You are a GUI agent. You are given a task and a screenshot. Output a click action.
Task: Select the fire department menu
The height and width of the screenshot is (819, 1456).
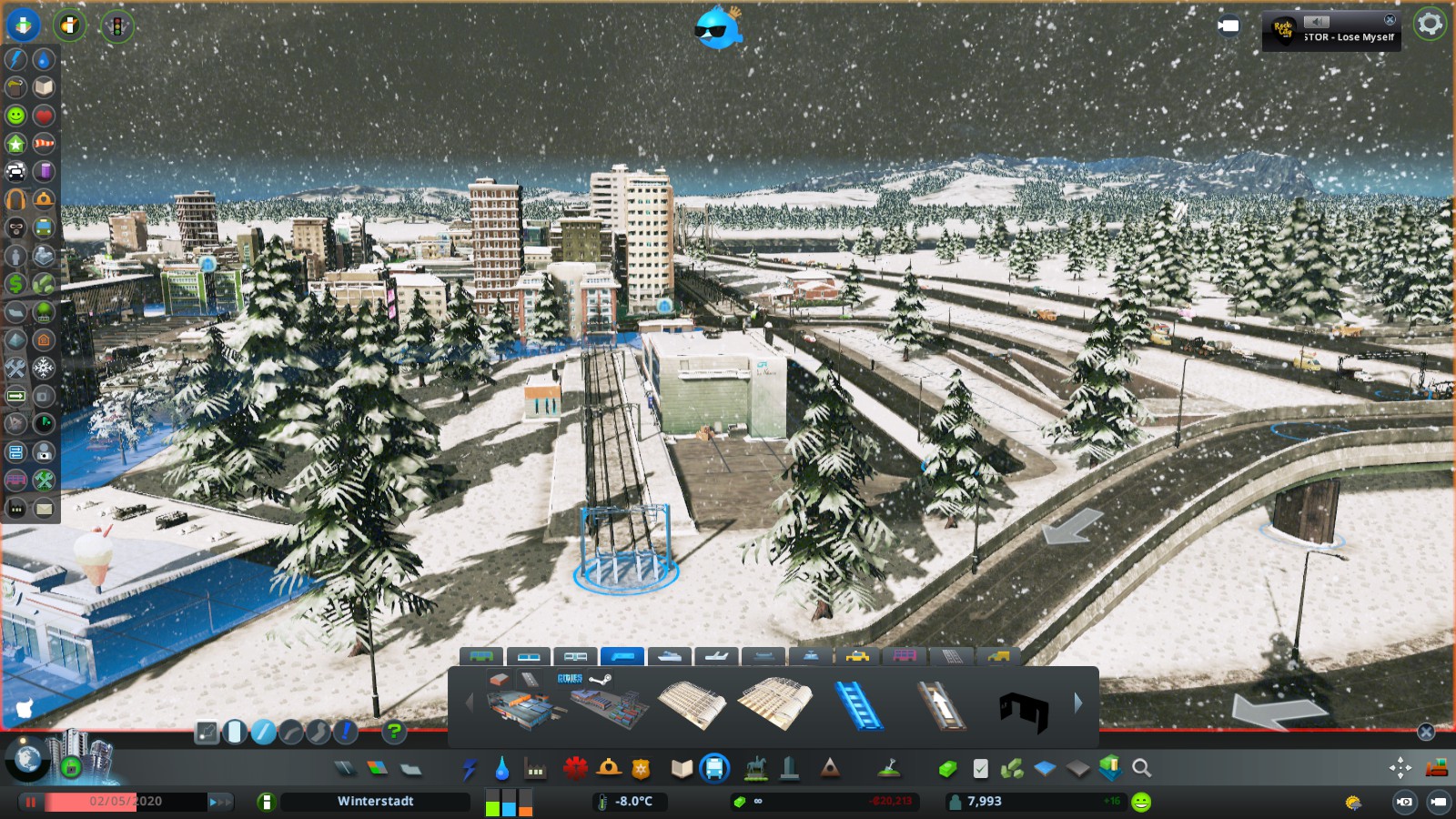pyautogui.click(x=609, y=769)
